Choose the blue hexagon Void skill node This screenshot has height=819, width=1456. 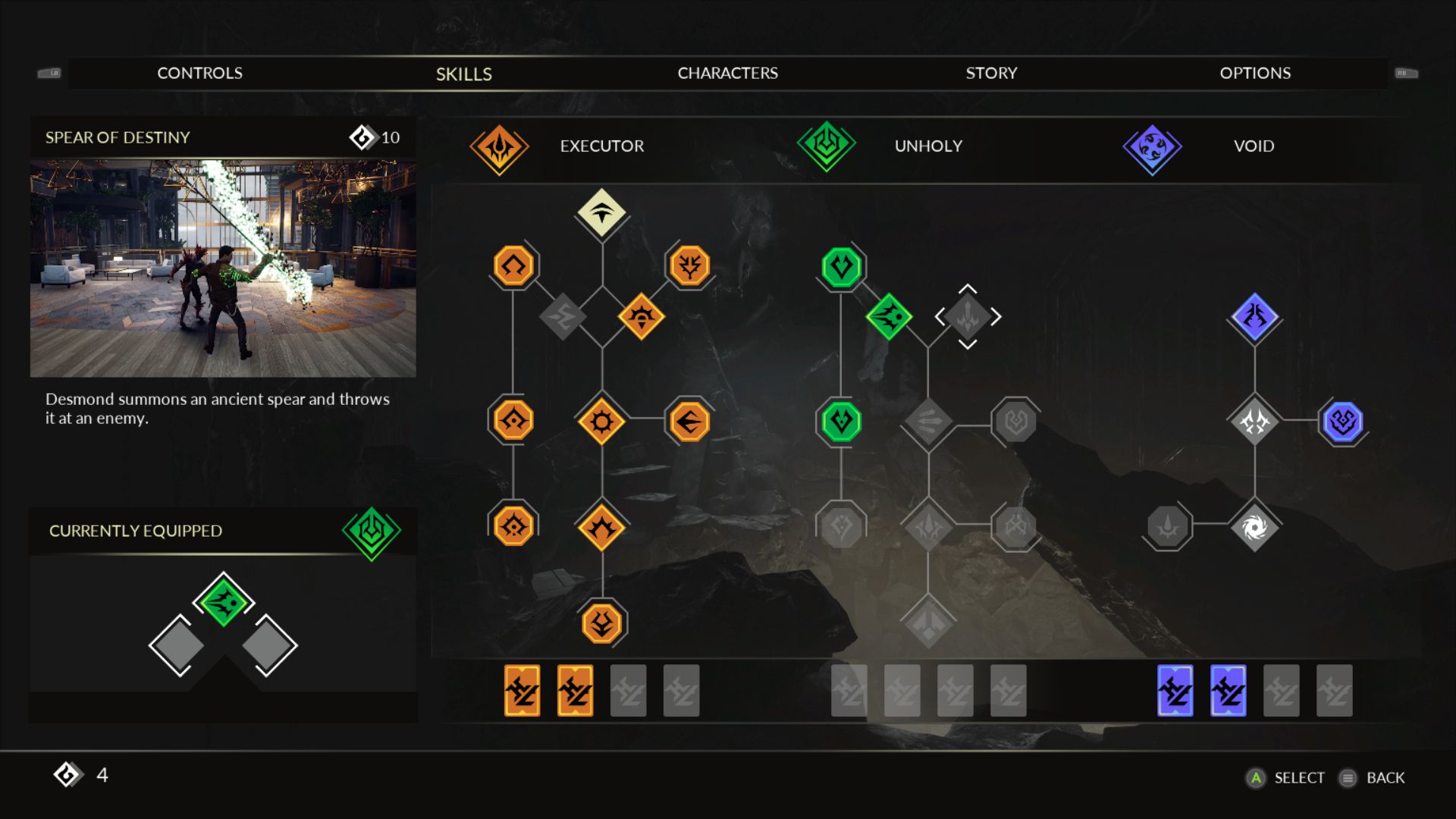coord(1342,422)
